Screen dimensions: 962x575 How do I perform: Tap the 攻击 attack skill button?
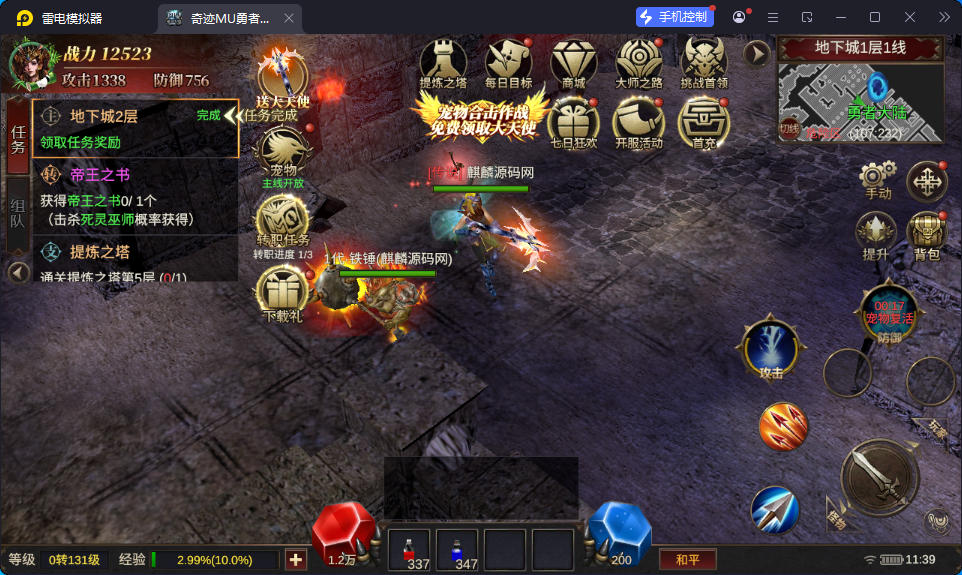click(771, 350)
